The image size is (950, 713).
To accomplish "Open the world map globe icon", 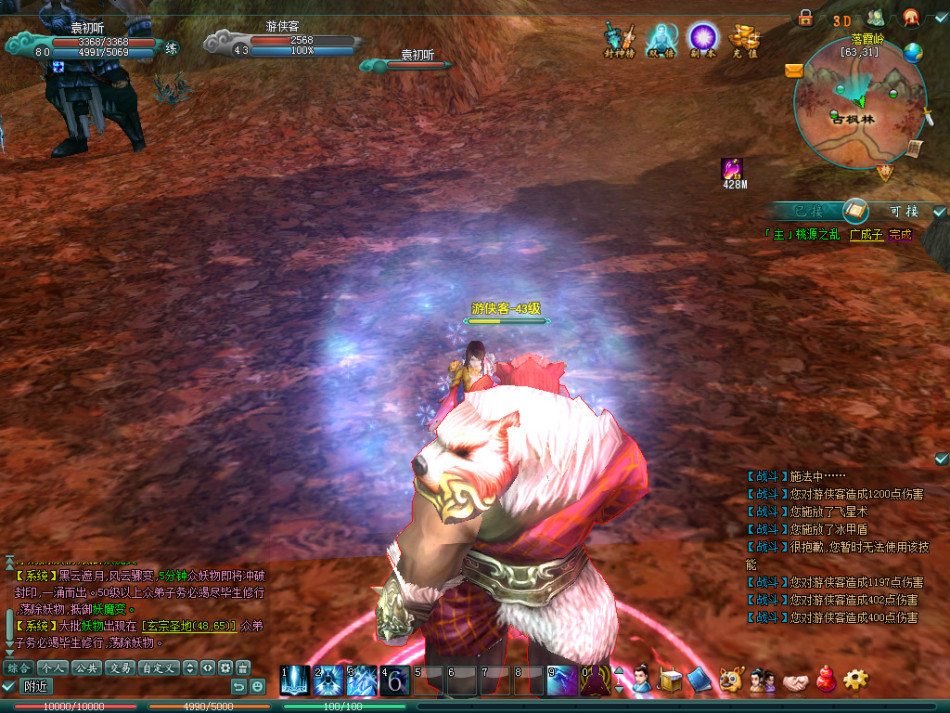I will [x=912, y=53].
